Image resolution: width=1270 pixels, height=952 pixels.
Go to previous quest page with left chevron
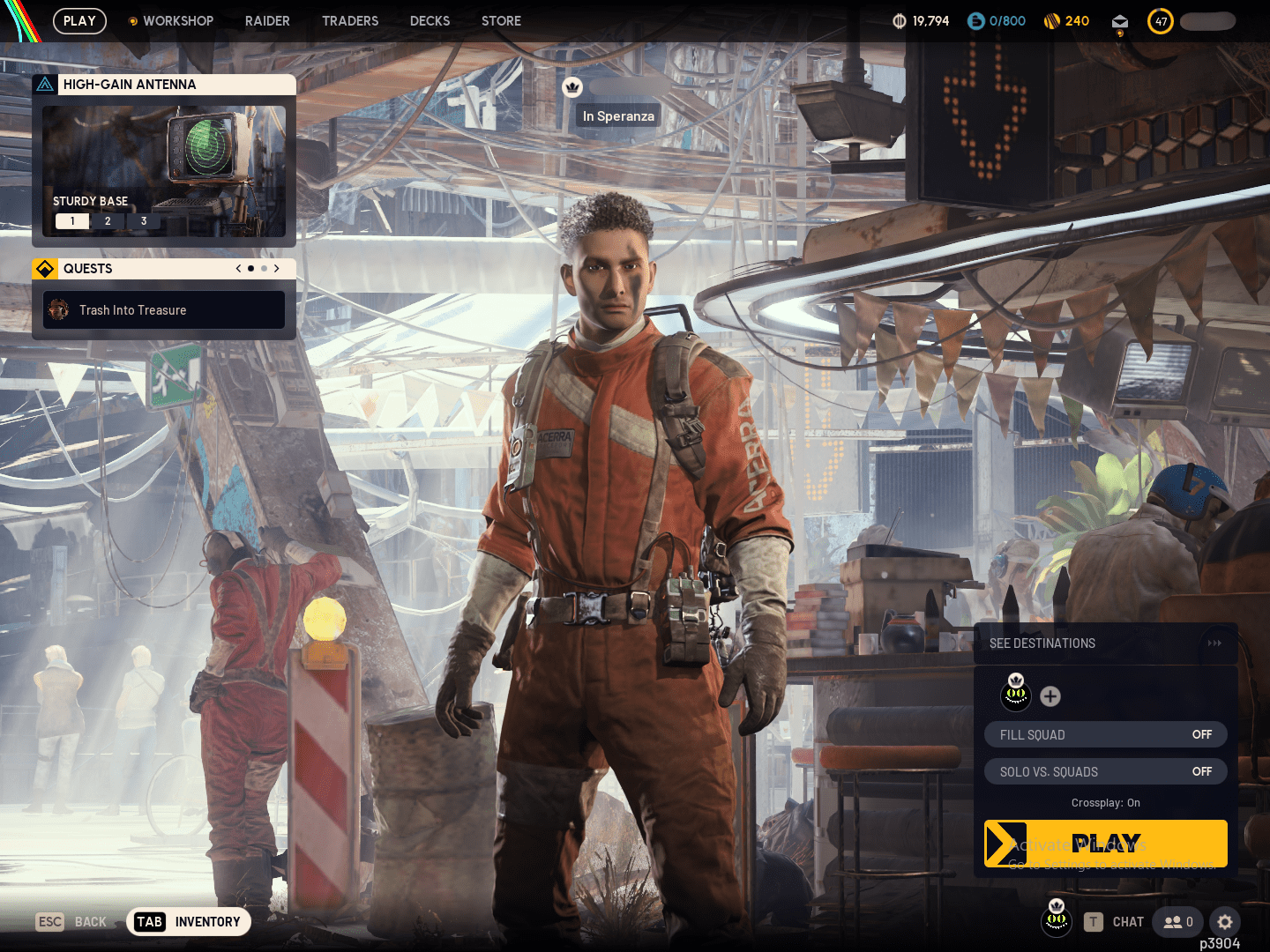(x=237, y=269)
